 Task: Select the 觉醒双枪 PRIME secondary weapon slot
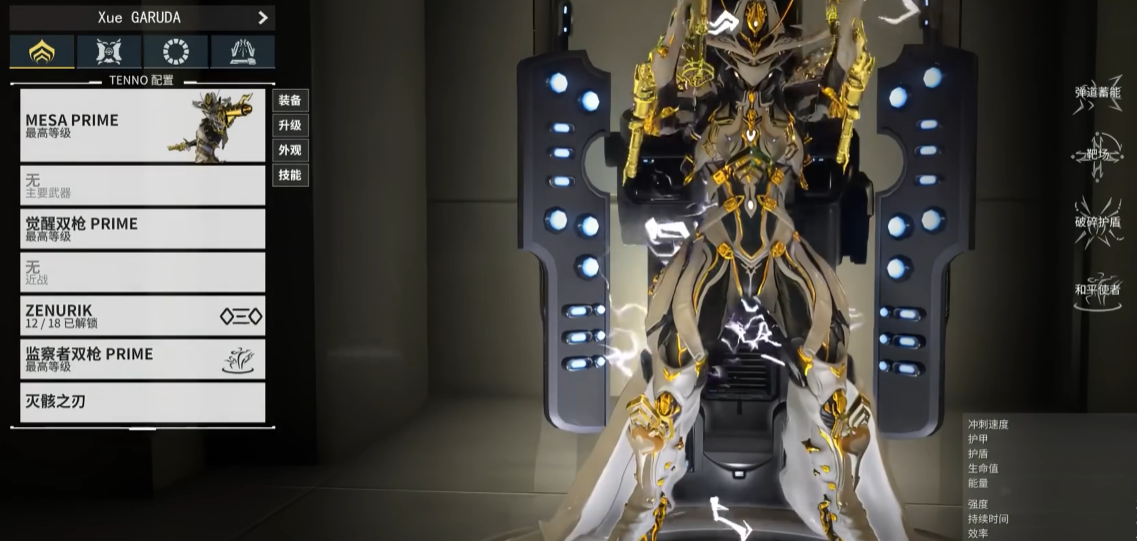click(142, 229)
